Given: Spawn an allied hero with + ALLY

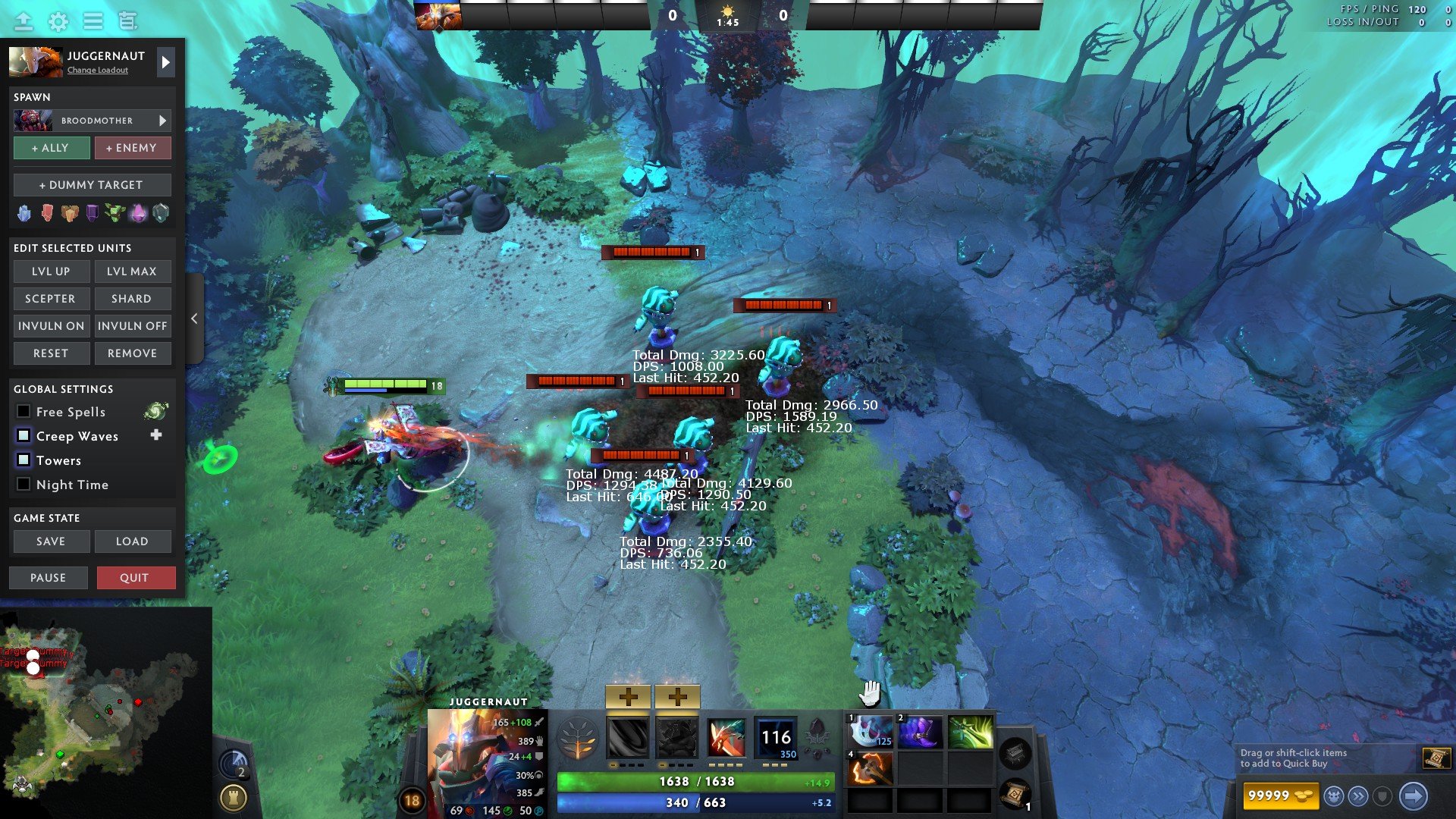Looking at the screenshot, I should (x=51, y=148).
